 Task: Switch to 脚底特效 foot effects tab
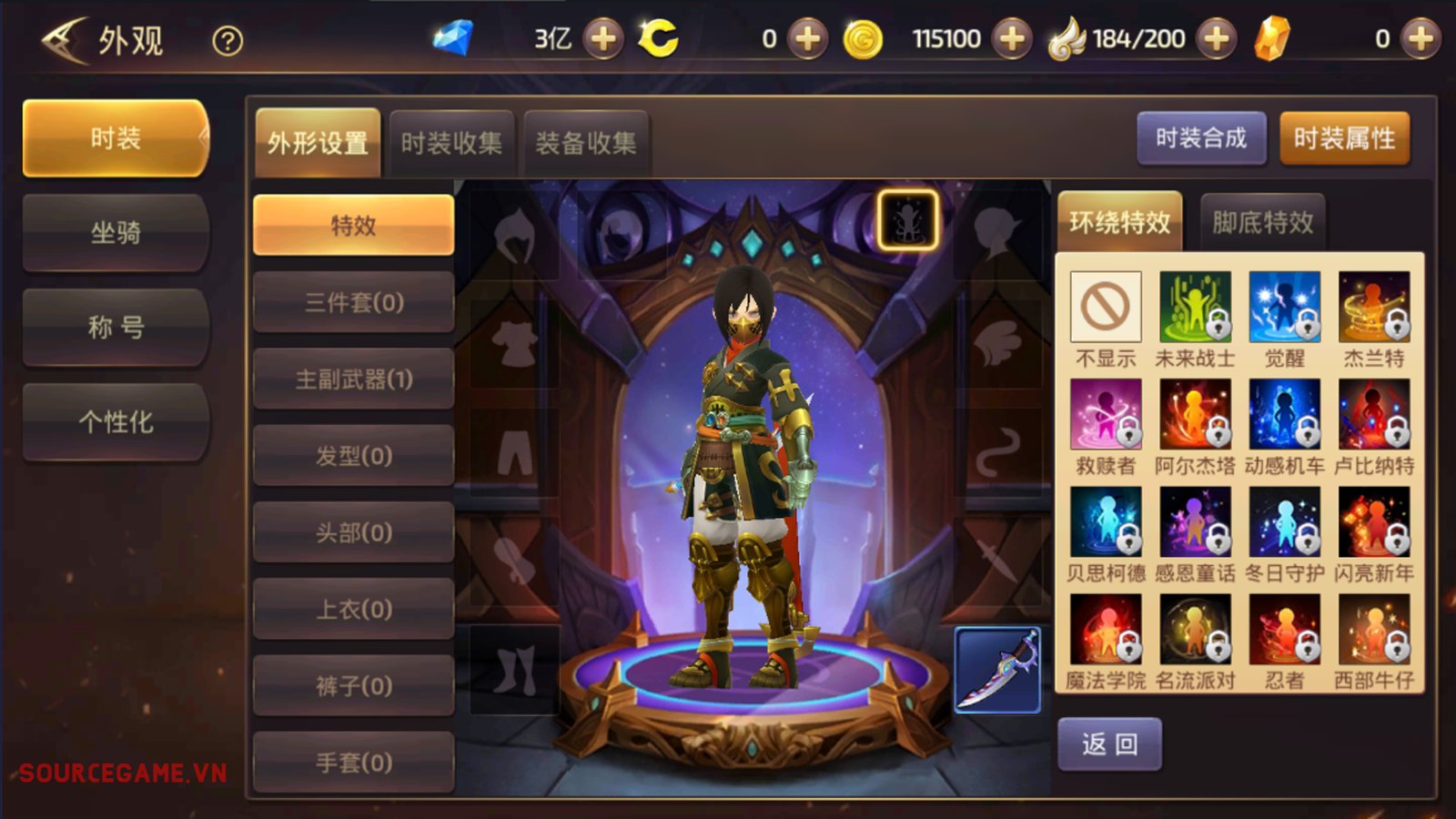1262,222
